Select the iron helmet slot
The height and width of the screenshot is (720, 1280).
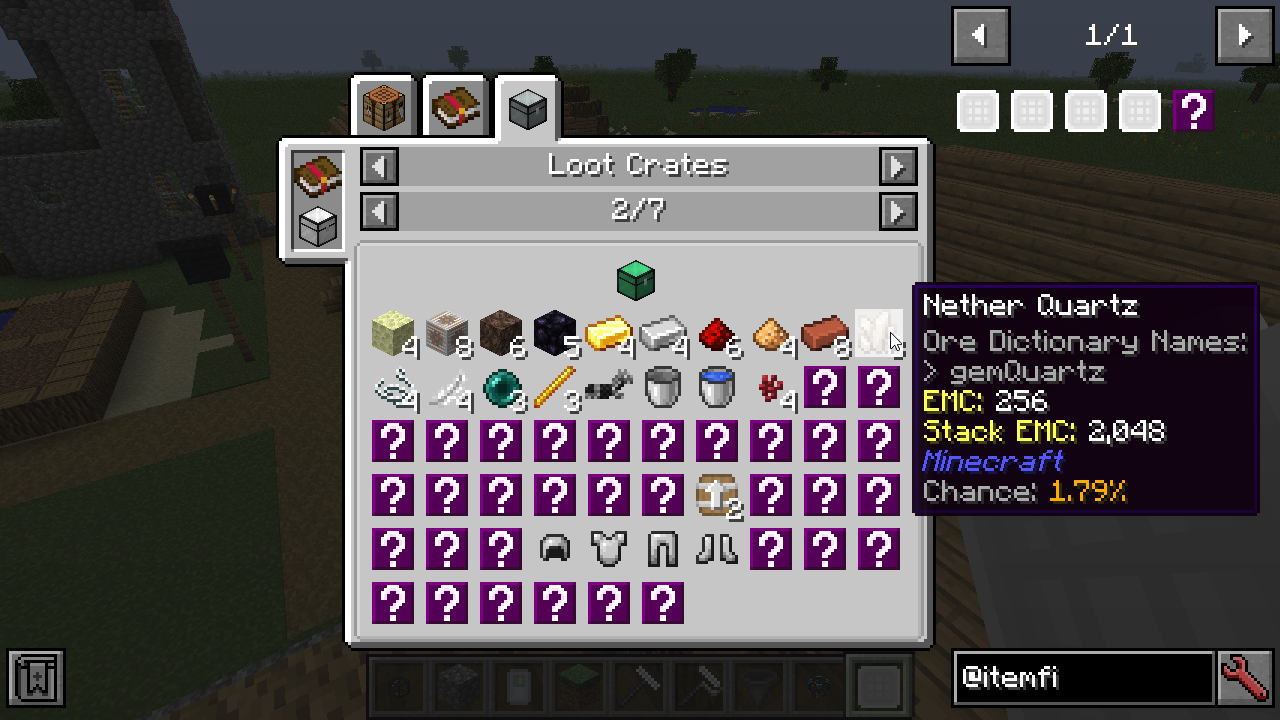(x=555, y=549)
